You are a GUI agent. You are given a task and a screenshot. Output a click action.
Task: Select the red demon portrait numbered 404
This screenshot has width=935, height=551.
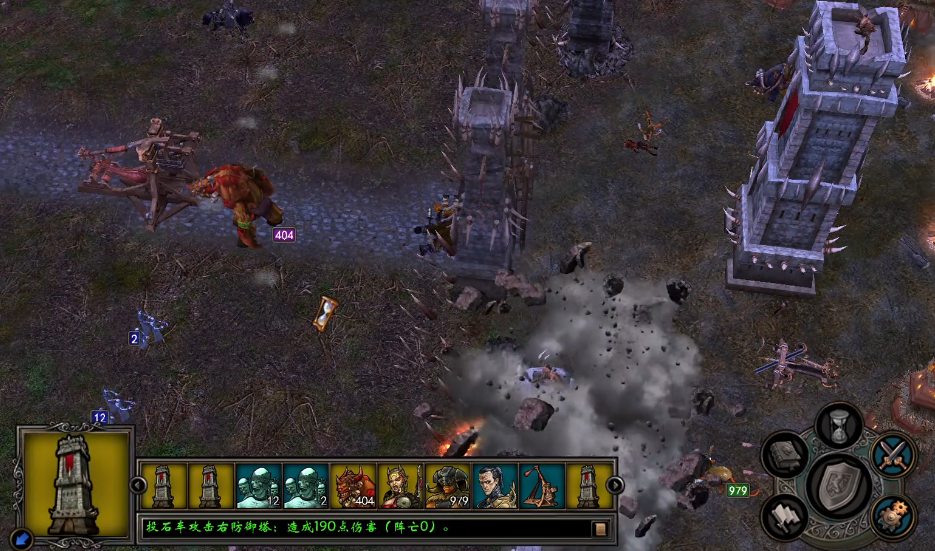click(353, 485)
